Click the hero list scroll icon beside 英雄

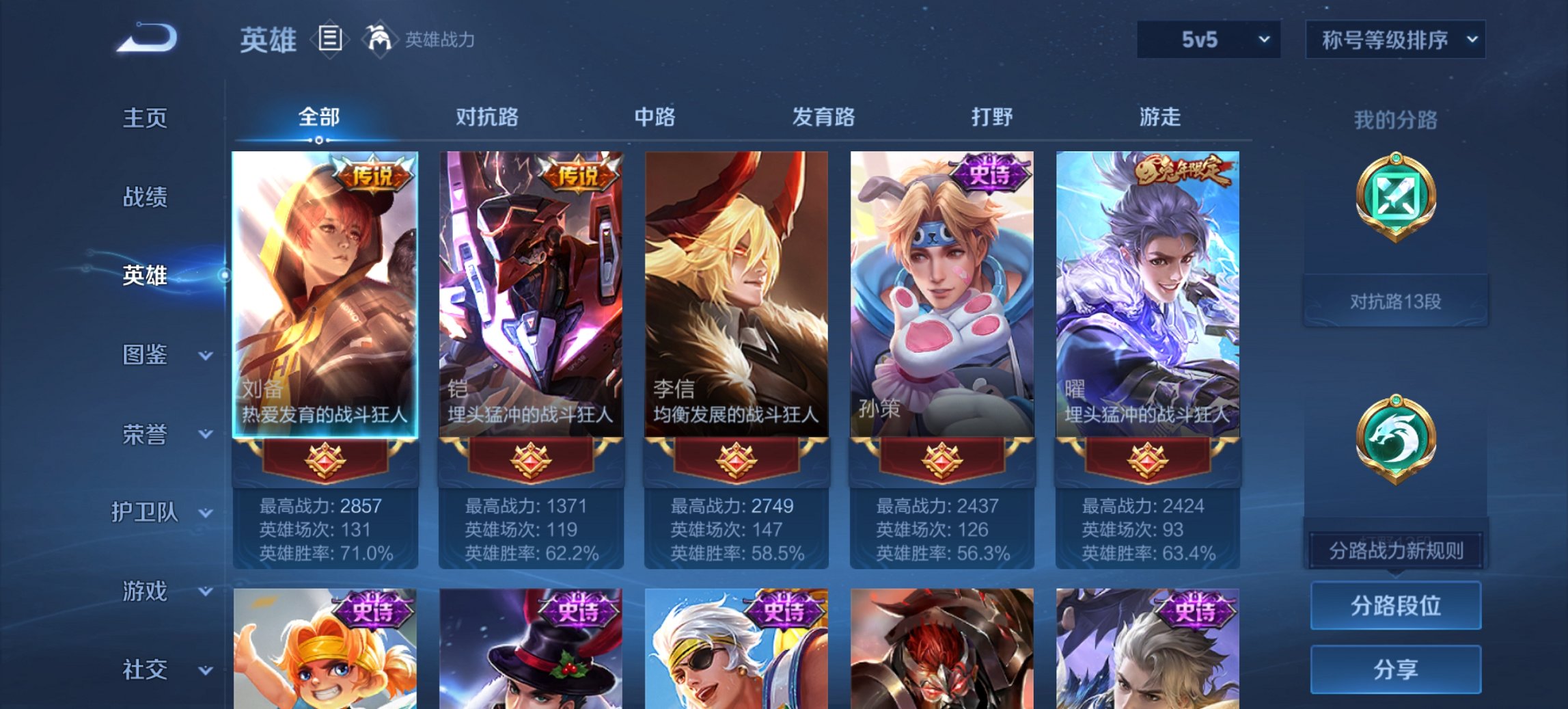pyautogui.click(x=331, y=40)
